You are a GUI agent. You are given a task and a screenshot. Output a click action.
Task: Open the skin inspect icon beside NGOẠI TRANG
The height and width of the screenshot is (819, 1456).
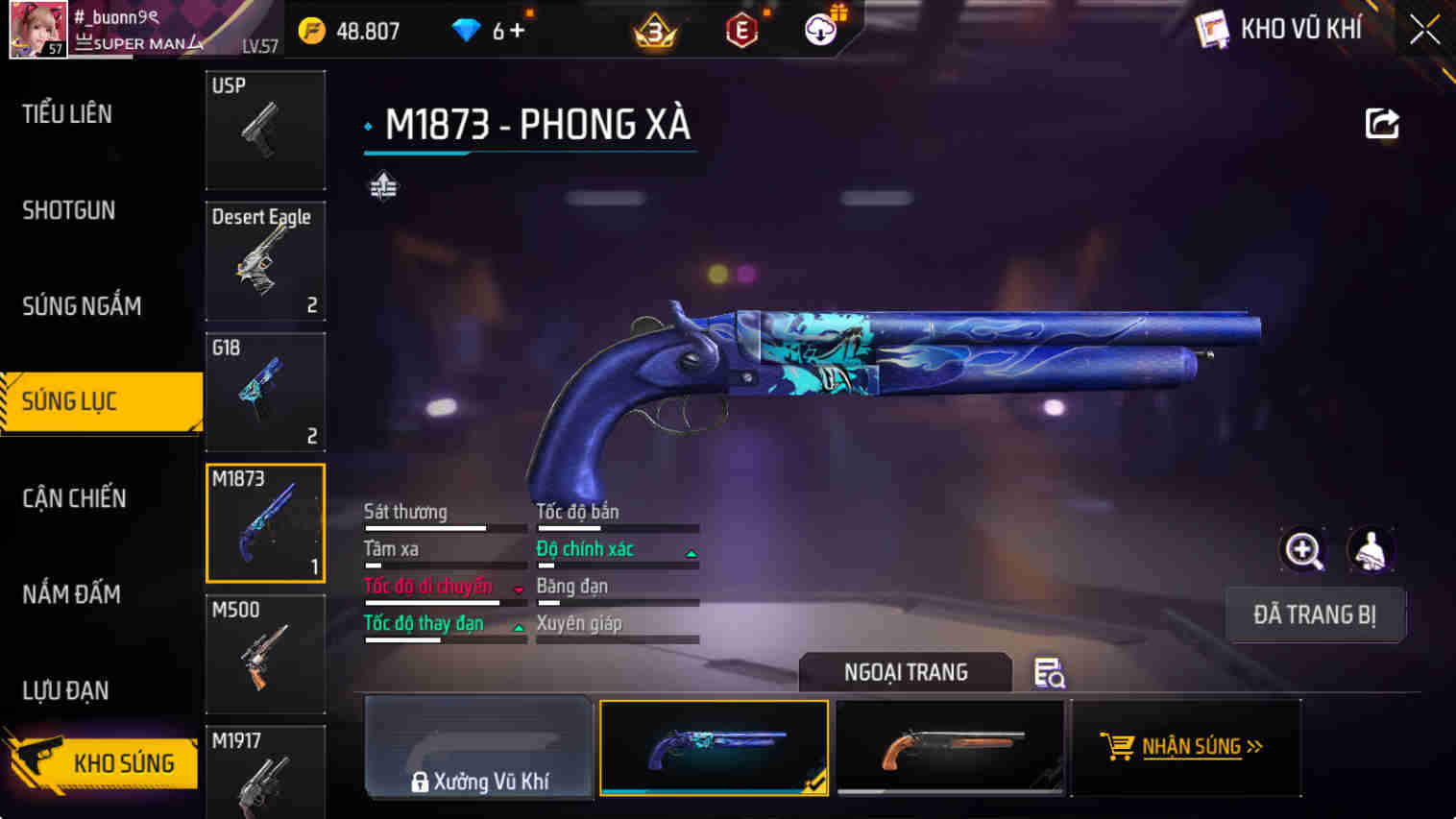1050,673
